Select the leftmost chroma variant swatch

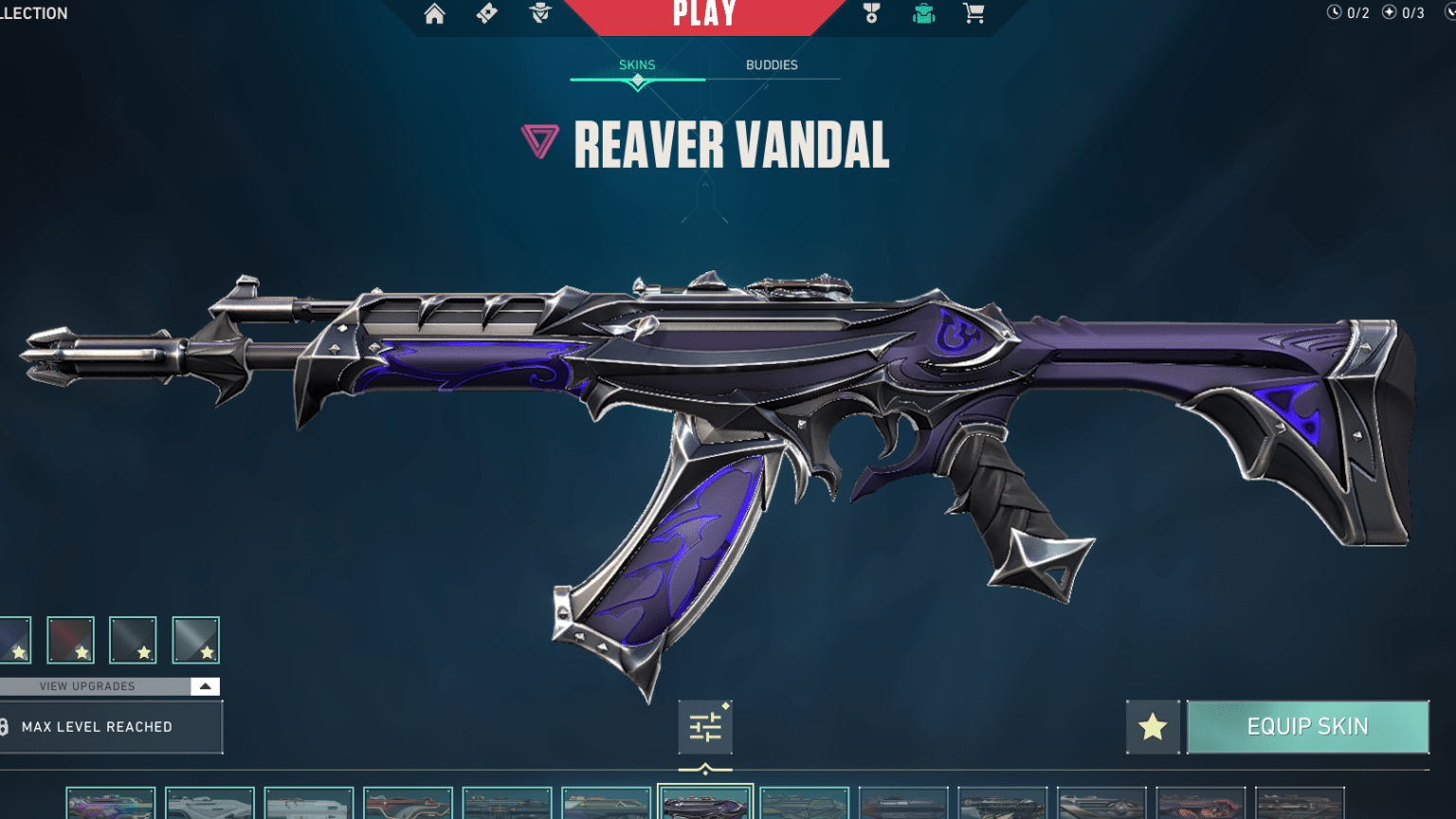click(x=11, y=639)
